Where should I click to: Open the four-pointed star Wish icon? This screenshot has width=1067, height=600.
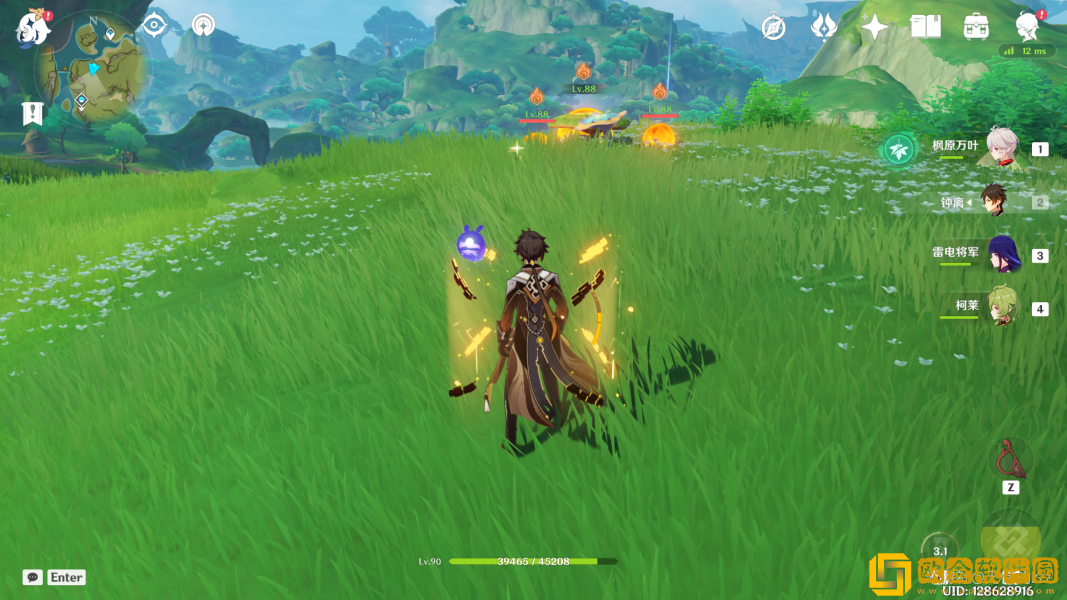[x=875, y=27]
